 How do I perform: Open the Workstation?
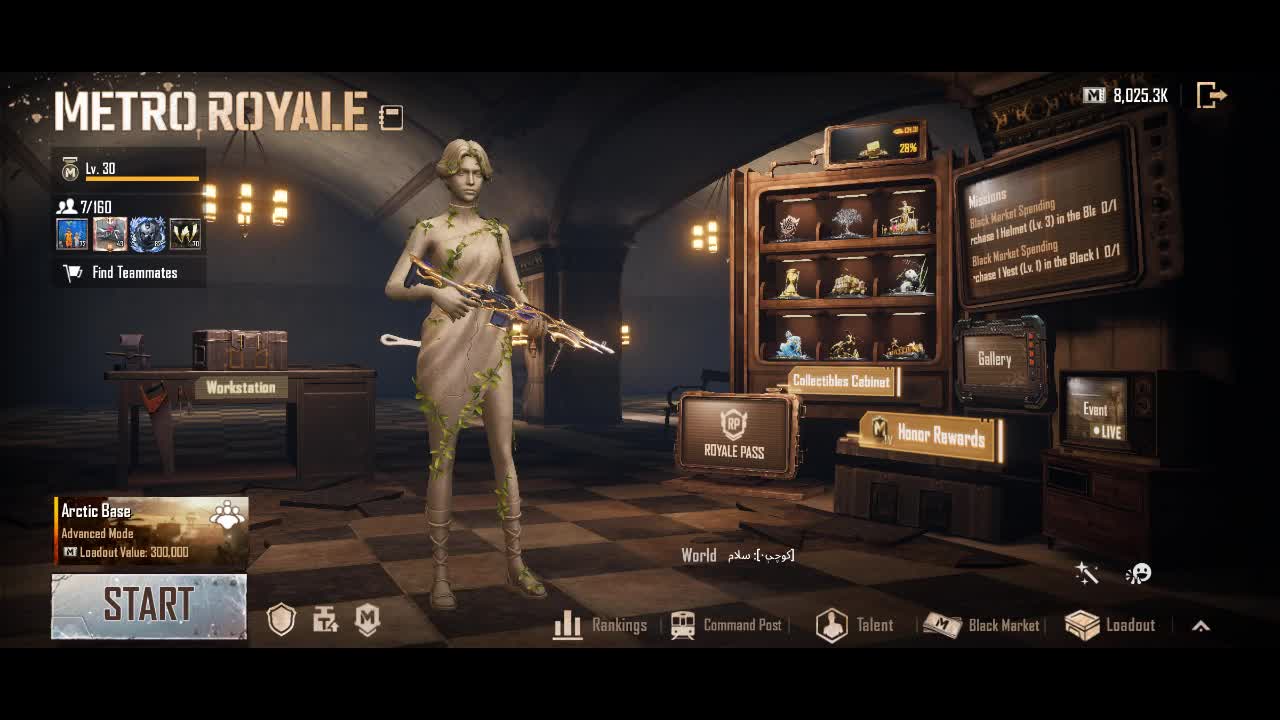click(x=240, y=387)
